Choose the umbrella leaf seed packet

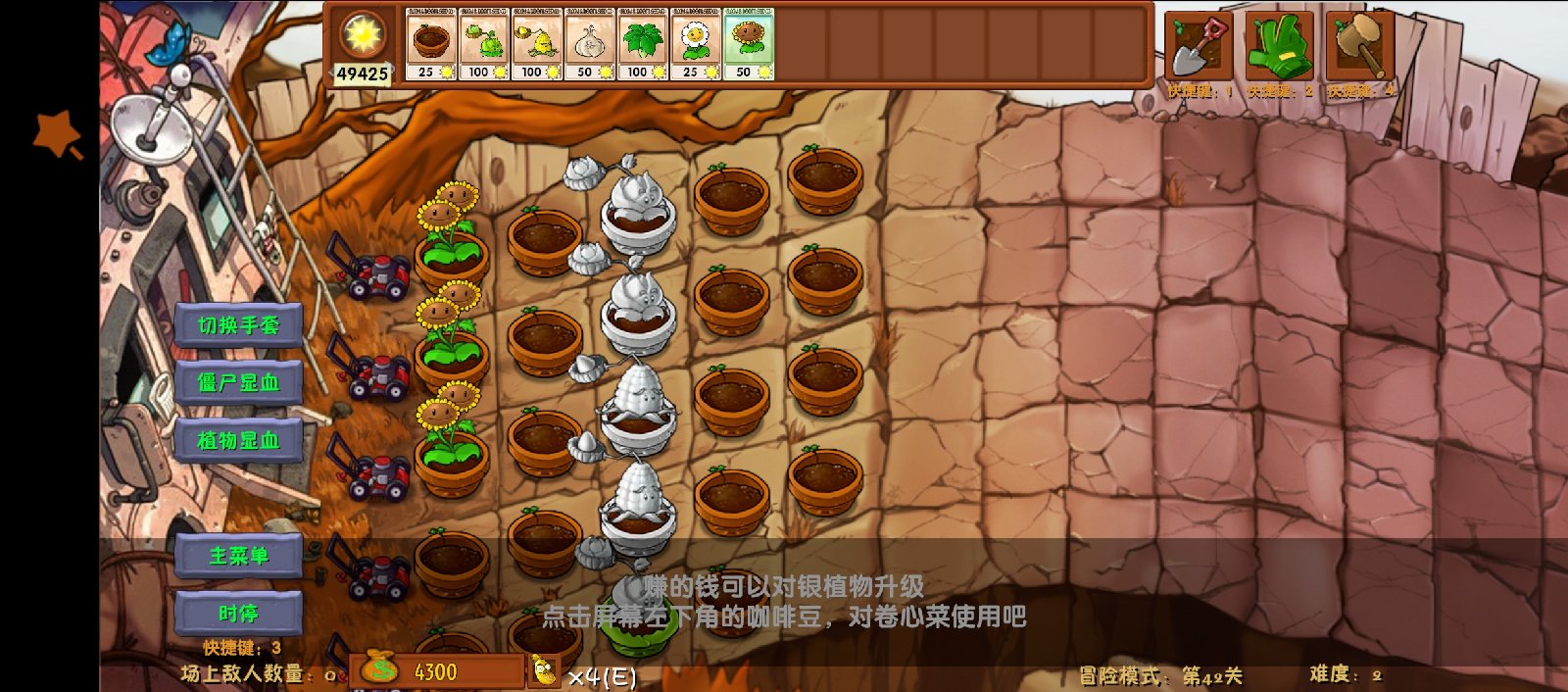click(x=644, y=44)
